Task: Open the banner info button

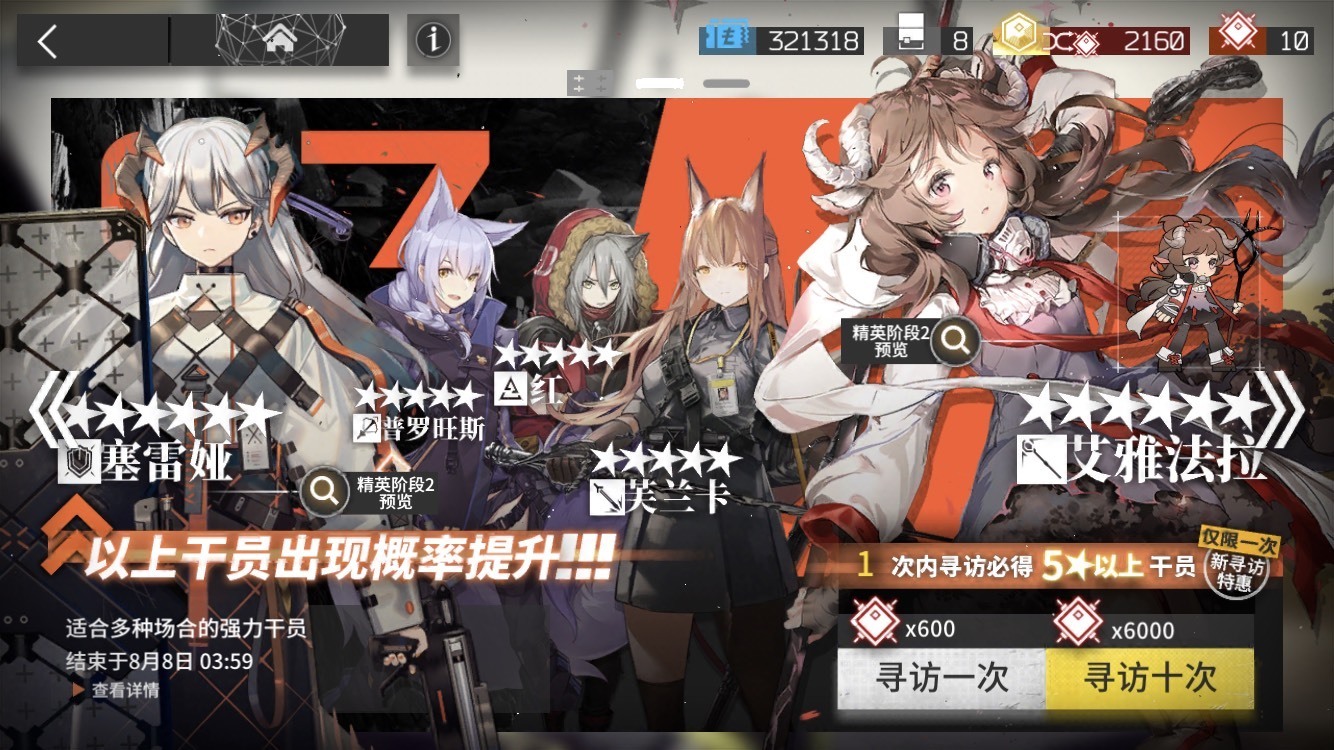Action: click(433, 41)
